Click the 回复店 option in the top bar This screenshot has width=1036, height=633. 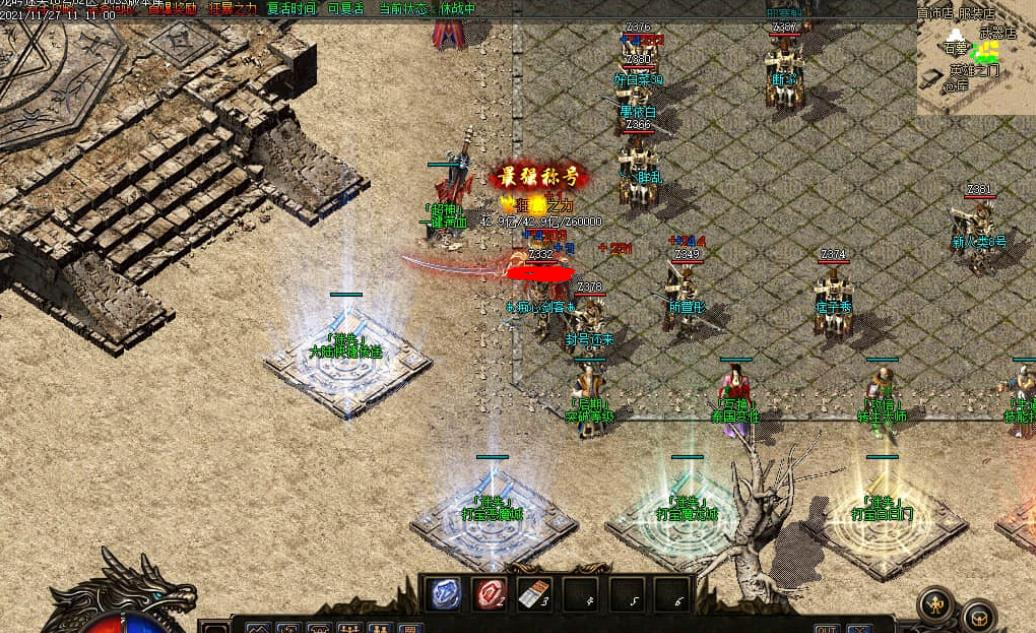click(346, 9)
